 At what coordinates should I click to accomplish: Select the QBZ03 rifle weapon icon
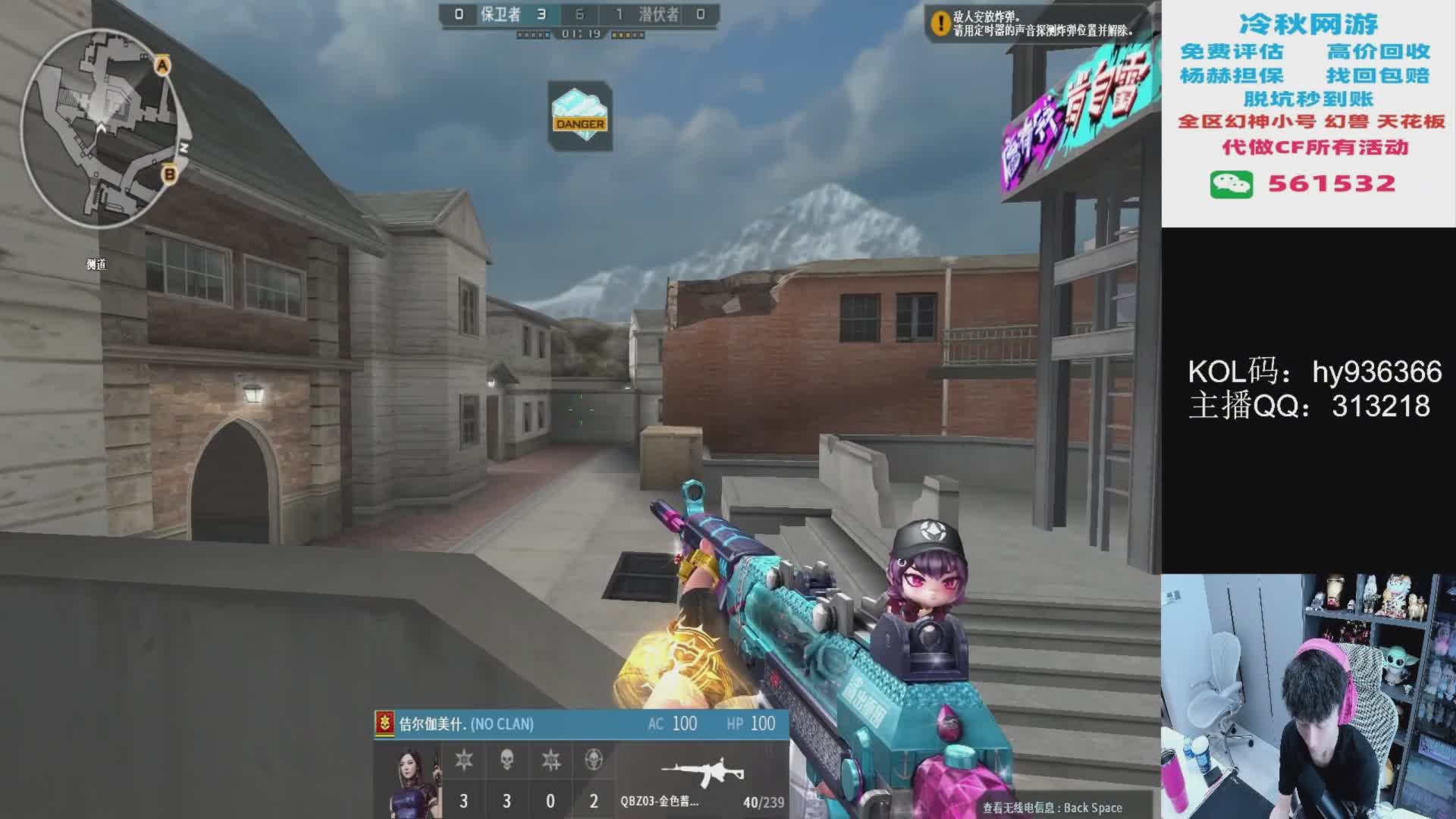701,773
